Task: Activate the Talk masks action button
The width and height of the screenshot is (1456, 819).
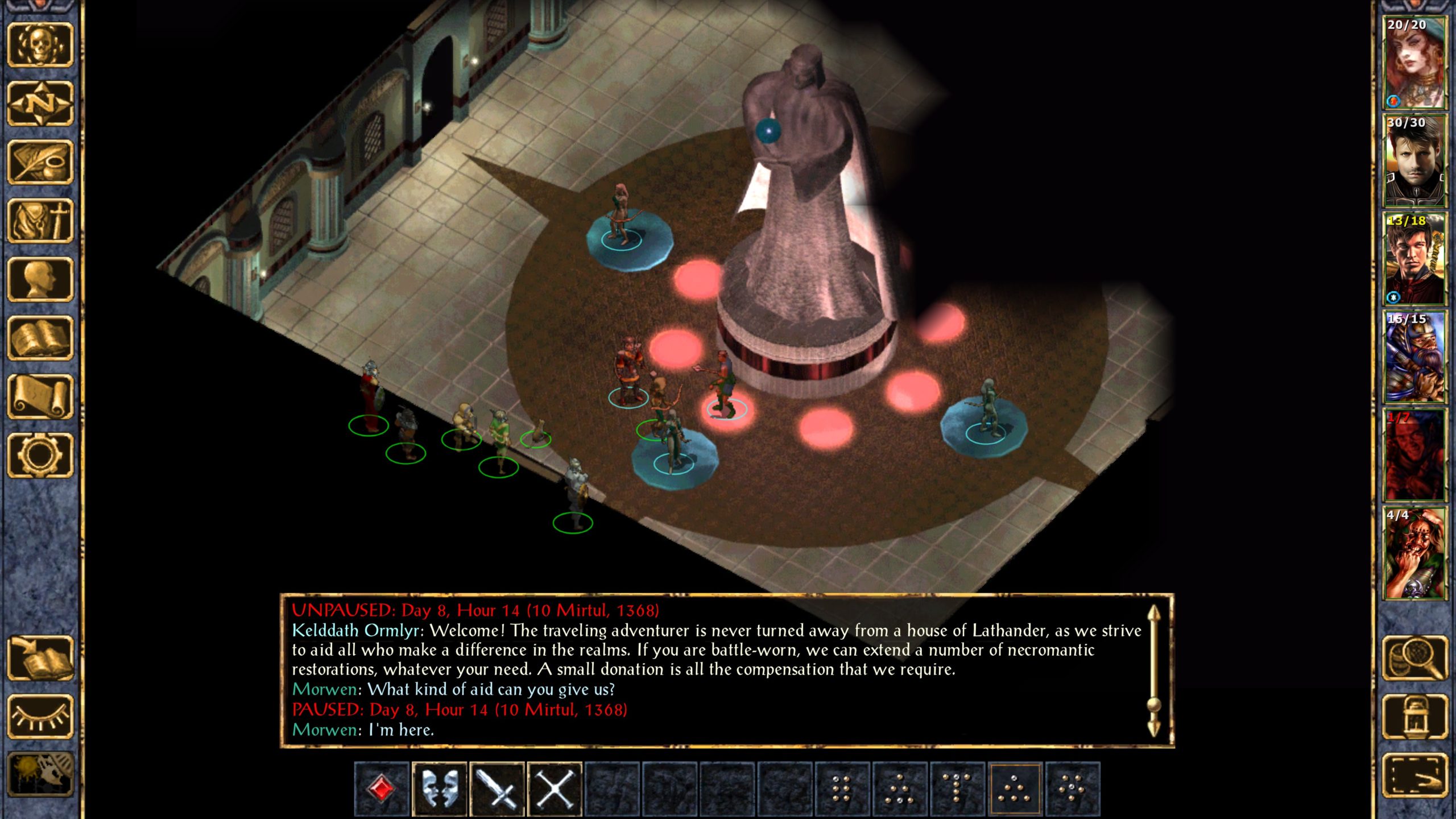Action: (439, 789)
